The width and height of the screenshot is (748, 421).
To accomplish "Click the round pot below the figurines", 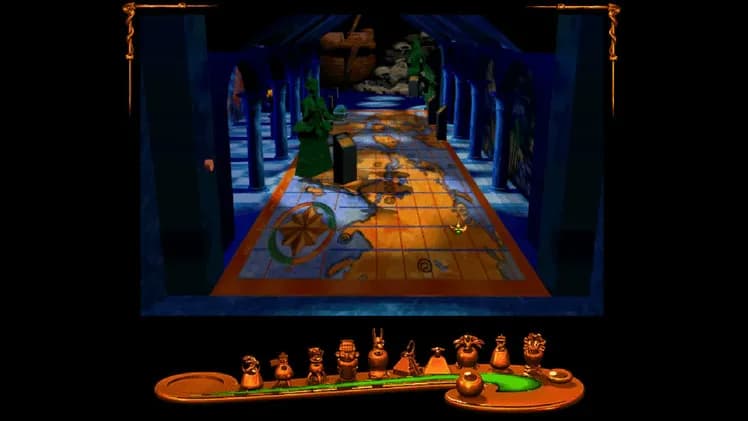I will [468, 383].
